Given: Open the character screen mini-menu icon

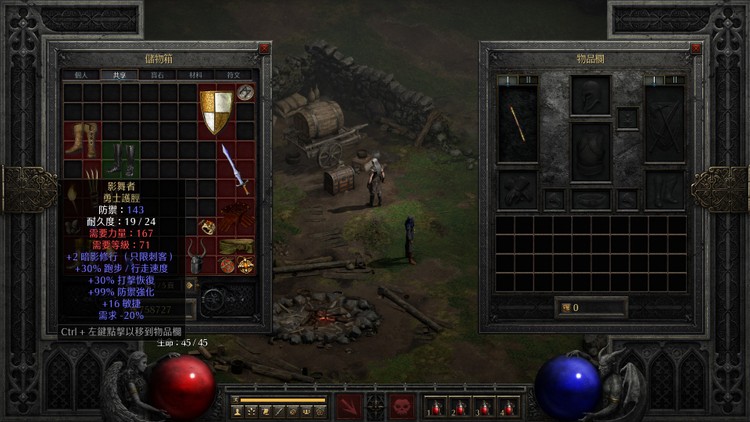Looking at the screenshot, I should tap(238, 411).
